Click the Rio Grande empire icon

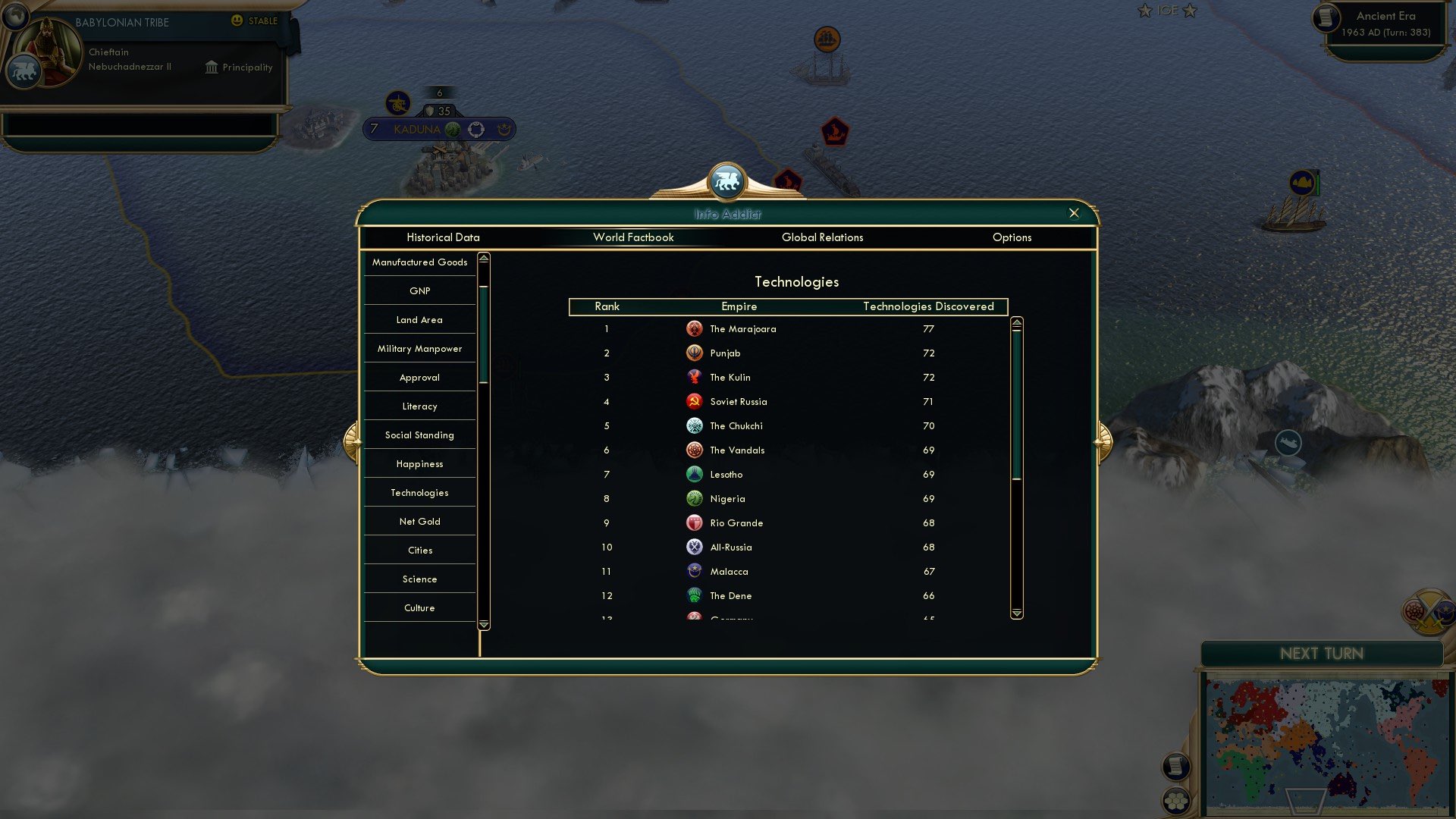pyautogui.click(x=695, y=522)
